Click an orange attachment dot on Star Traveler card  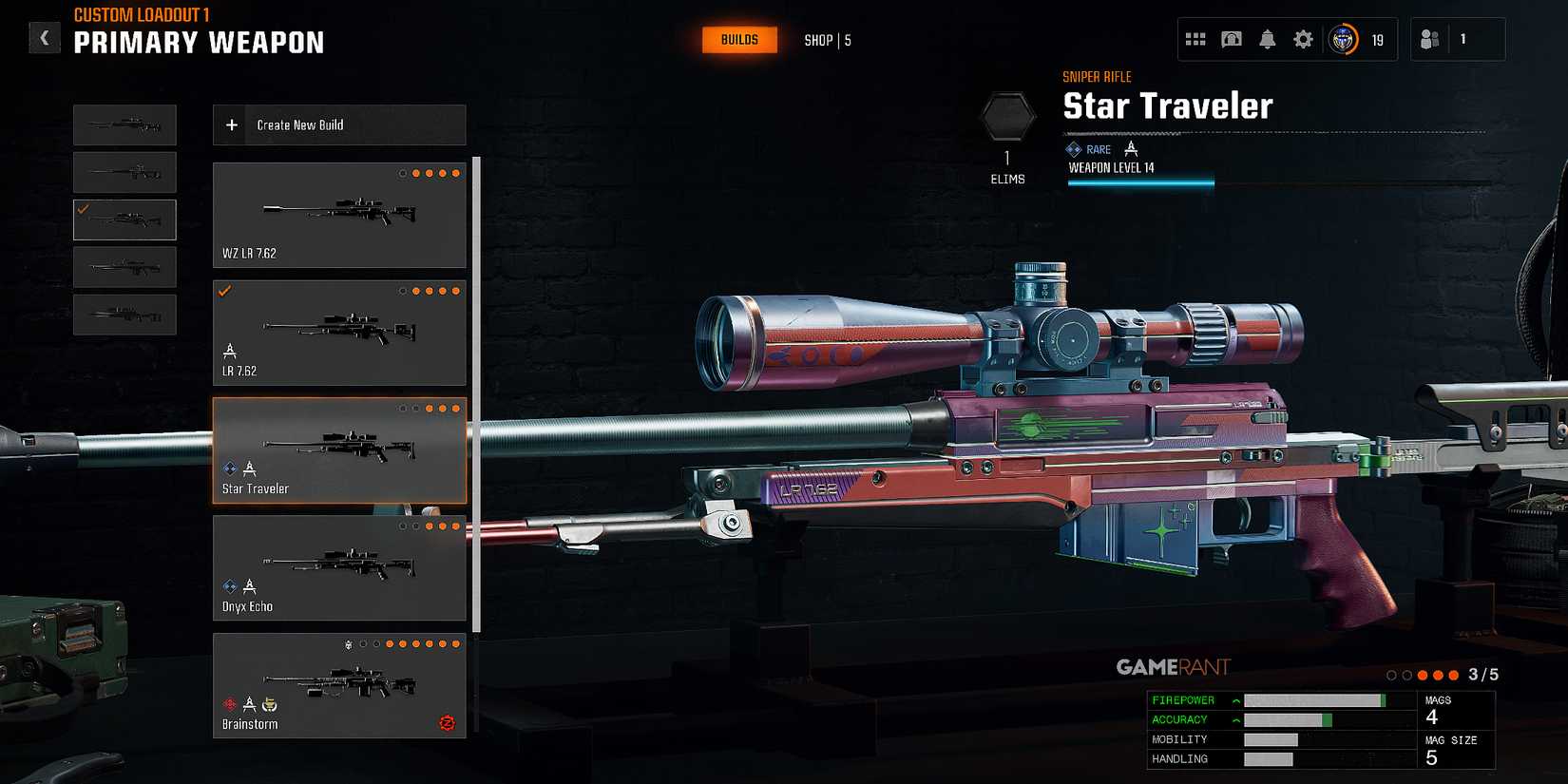coord(430,408)
